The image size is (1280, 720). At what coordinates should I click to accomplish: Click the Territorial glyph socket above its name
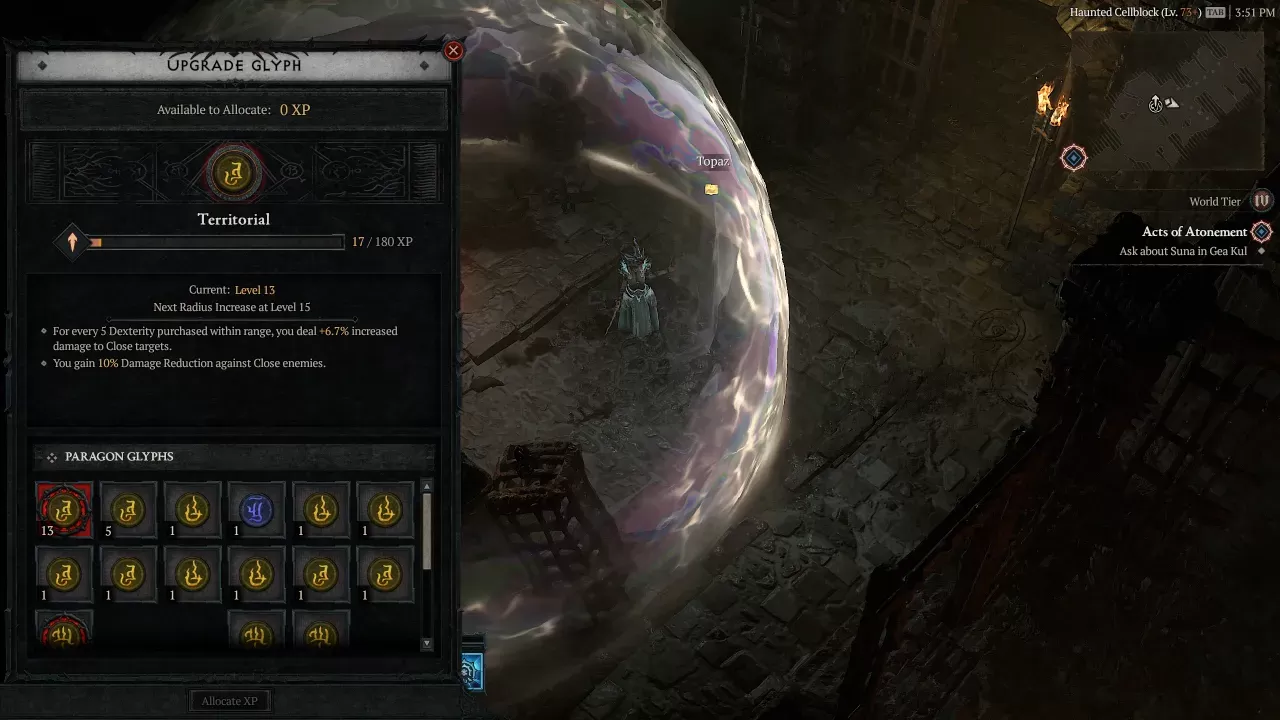pos(234,174)
